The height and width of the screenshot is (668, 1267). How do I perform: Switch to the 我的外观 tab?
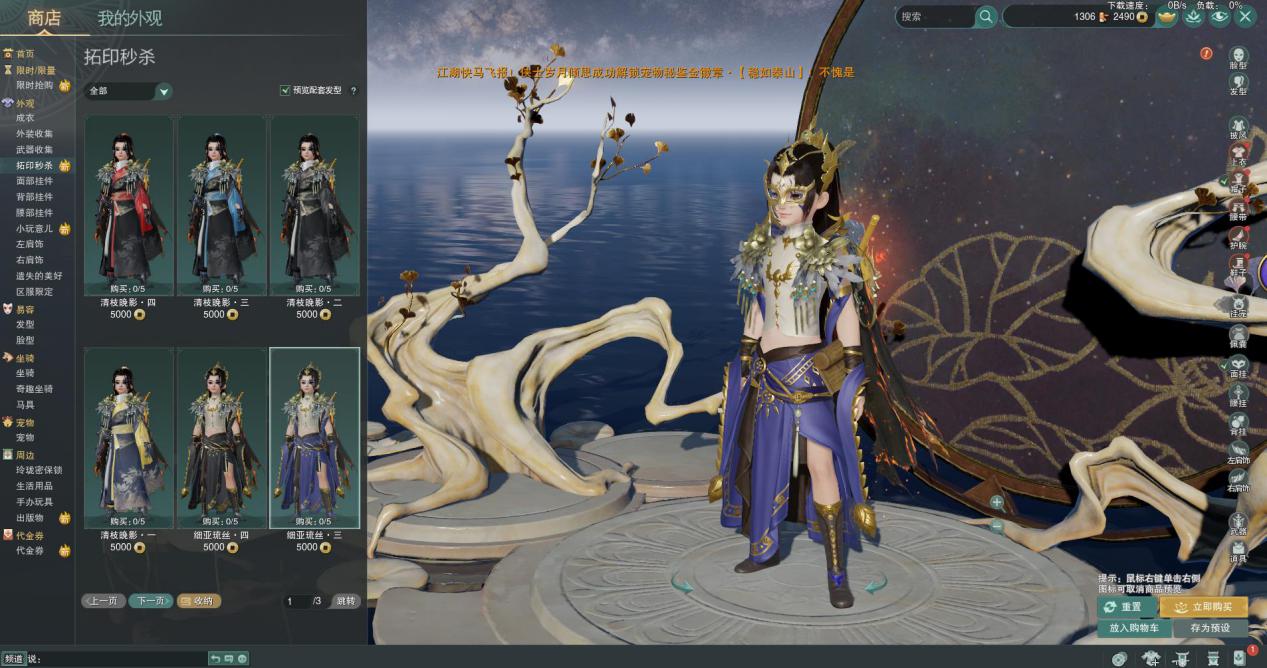(129, 18)
